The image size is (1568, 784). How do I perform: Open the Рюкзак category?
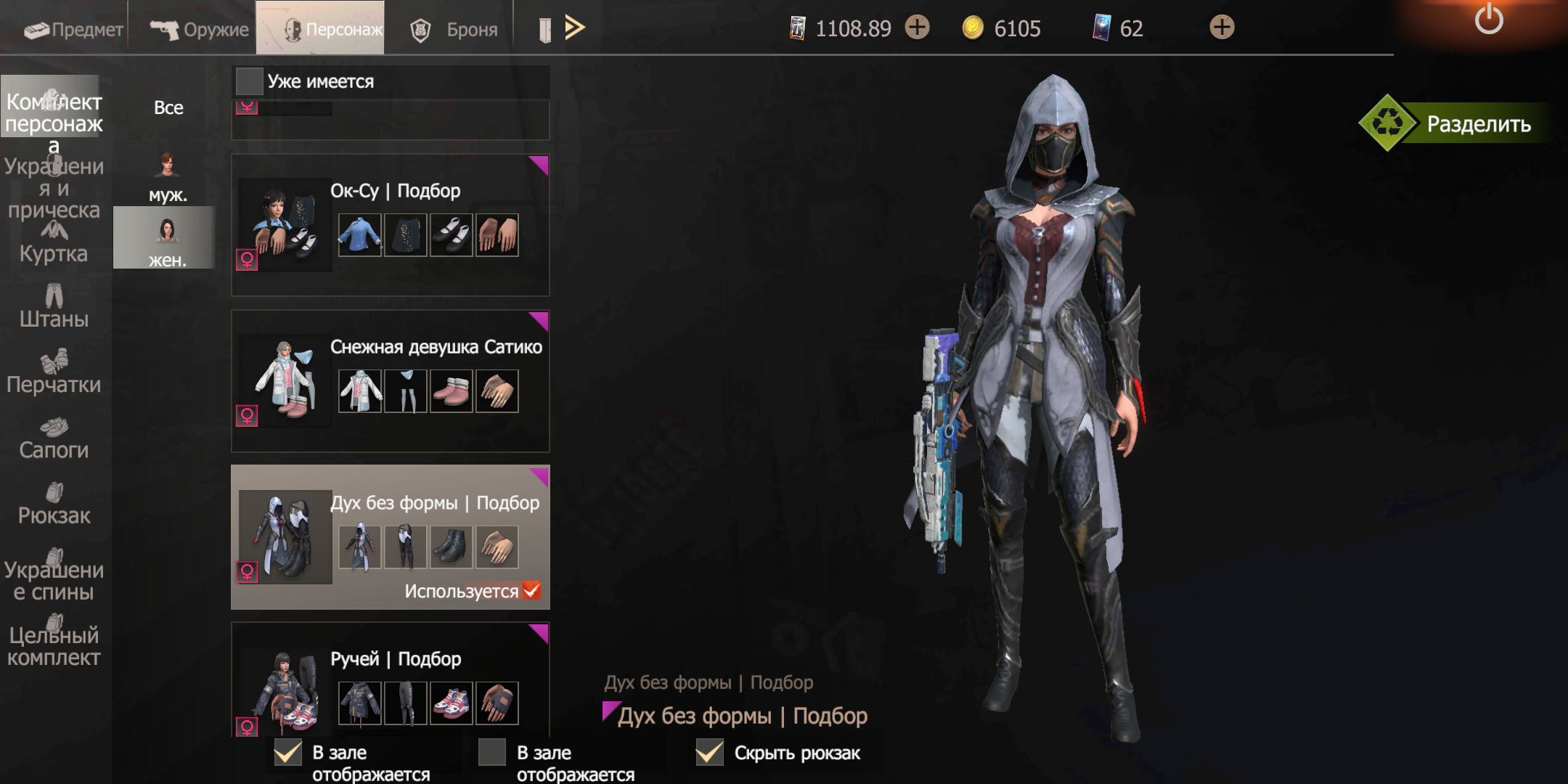54,504
